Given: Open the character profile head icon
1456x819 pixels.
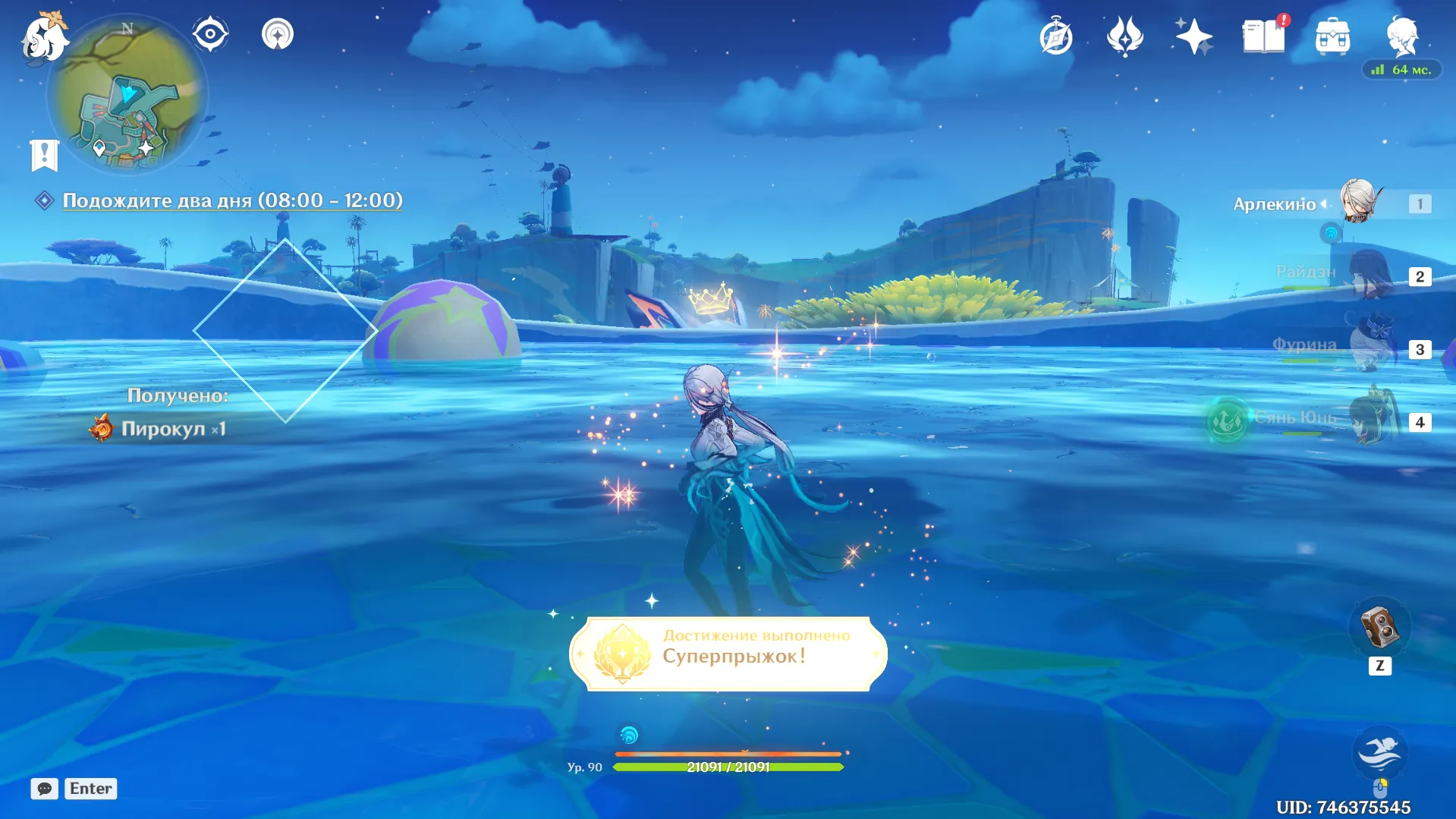Looking at the screenshot, I should click(x=1401, y=36).
